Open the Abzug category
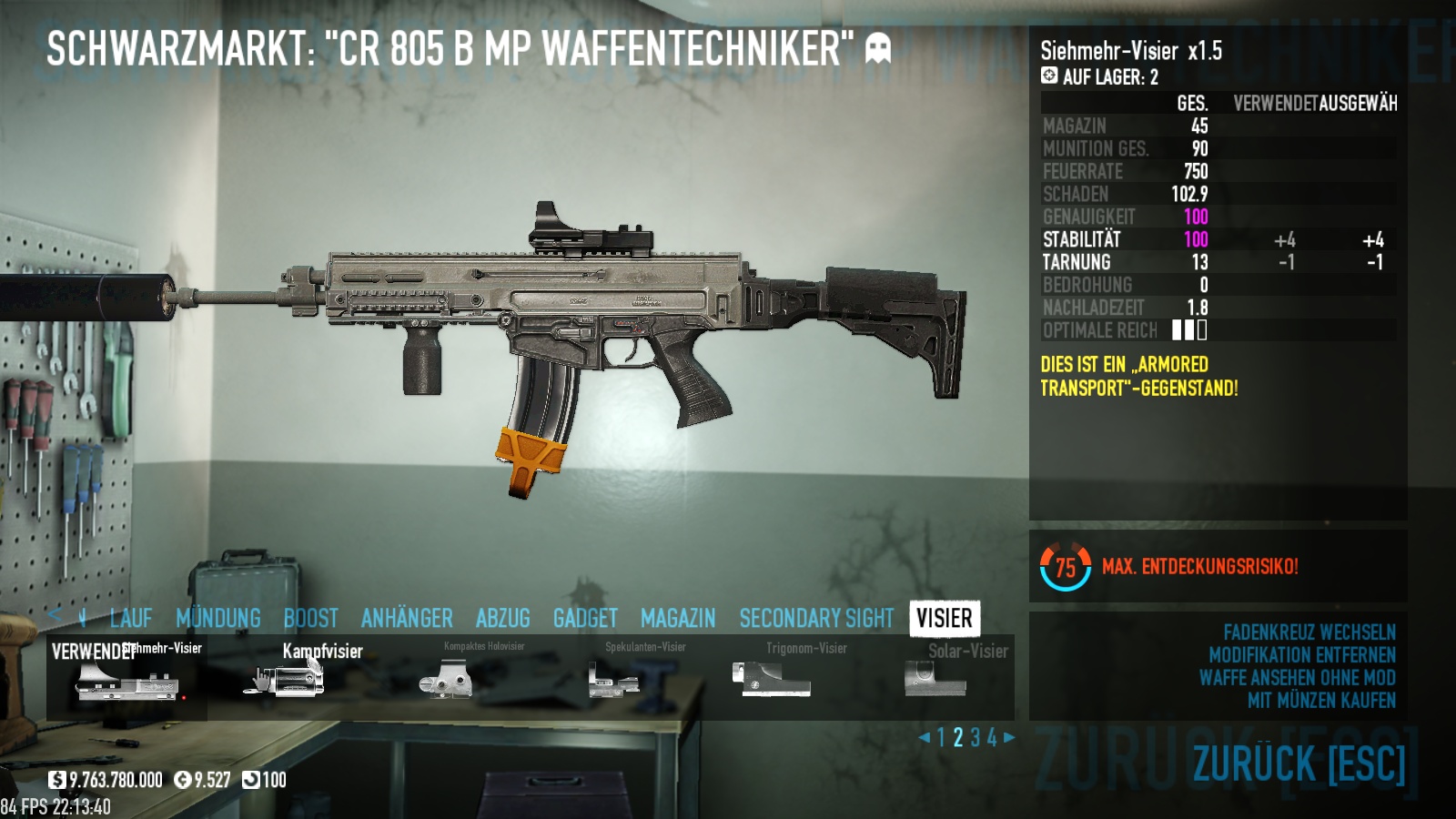Screen dimensions: 1456x819 coord(502,619)
